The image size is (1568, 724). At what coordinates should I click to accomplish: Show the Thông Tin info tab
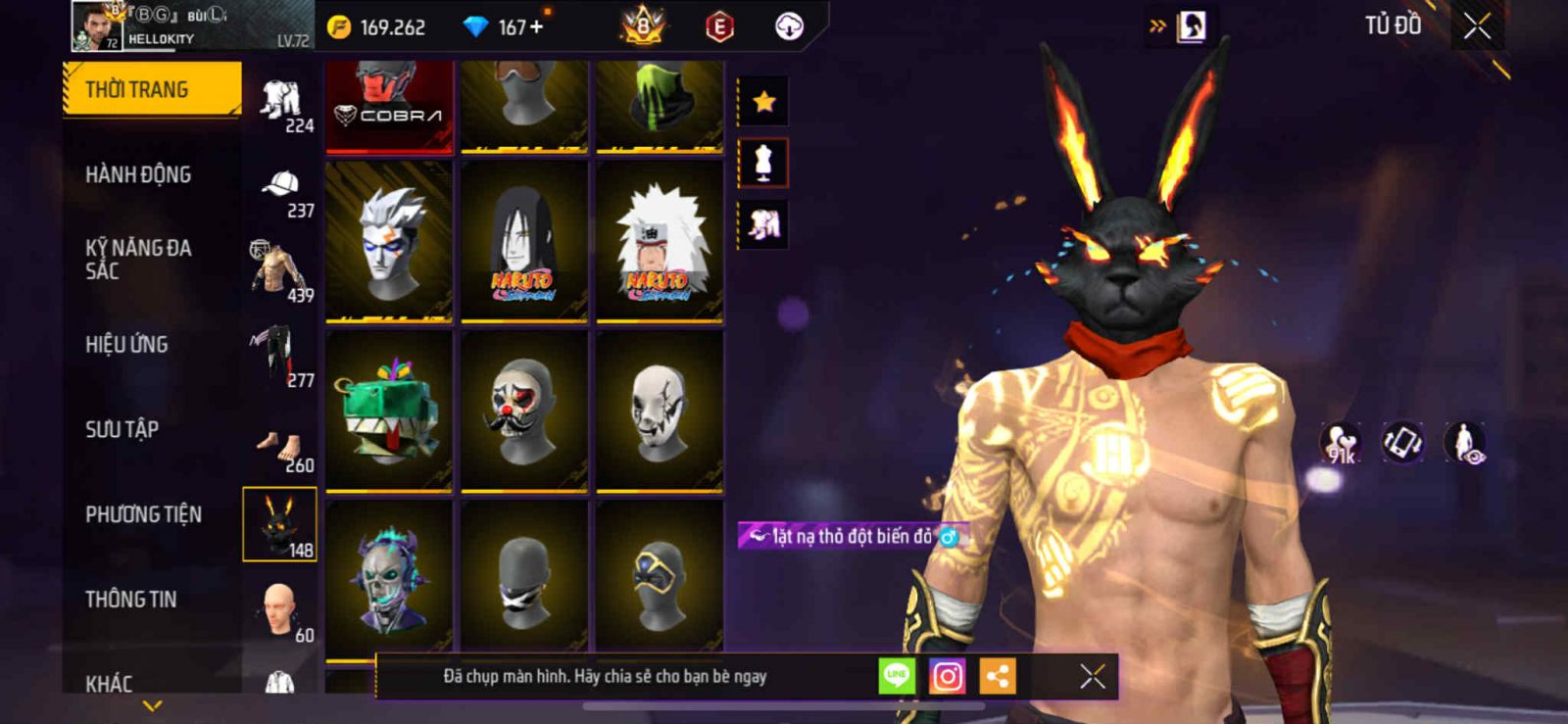coord(130,600)
